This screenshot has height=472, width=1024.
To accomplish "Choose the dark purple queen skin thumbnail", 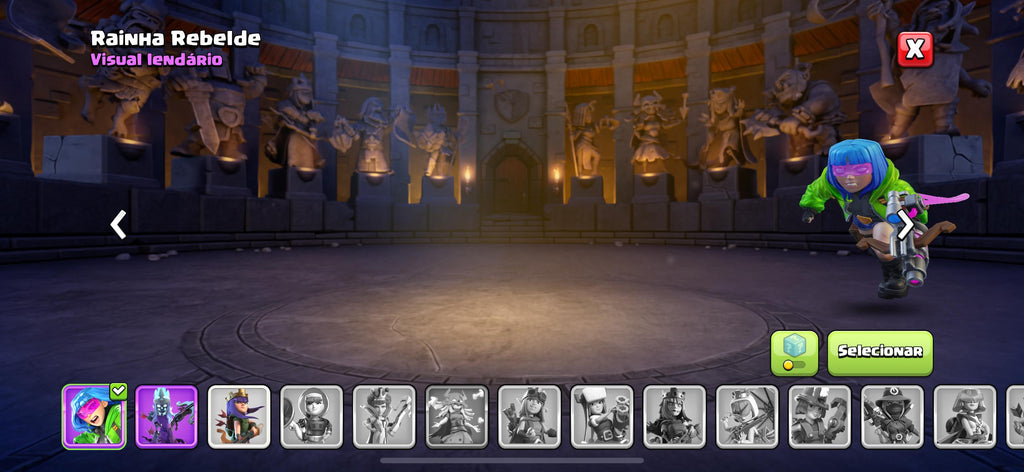I will click(x=166, y=415).
